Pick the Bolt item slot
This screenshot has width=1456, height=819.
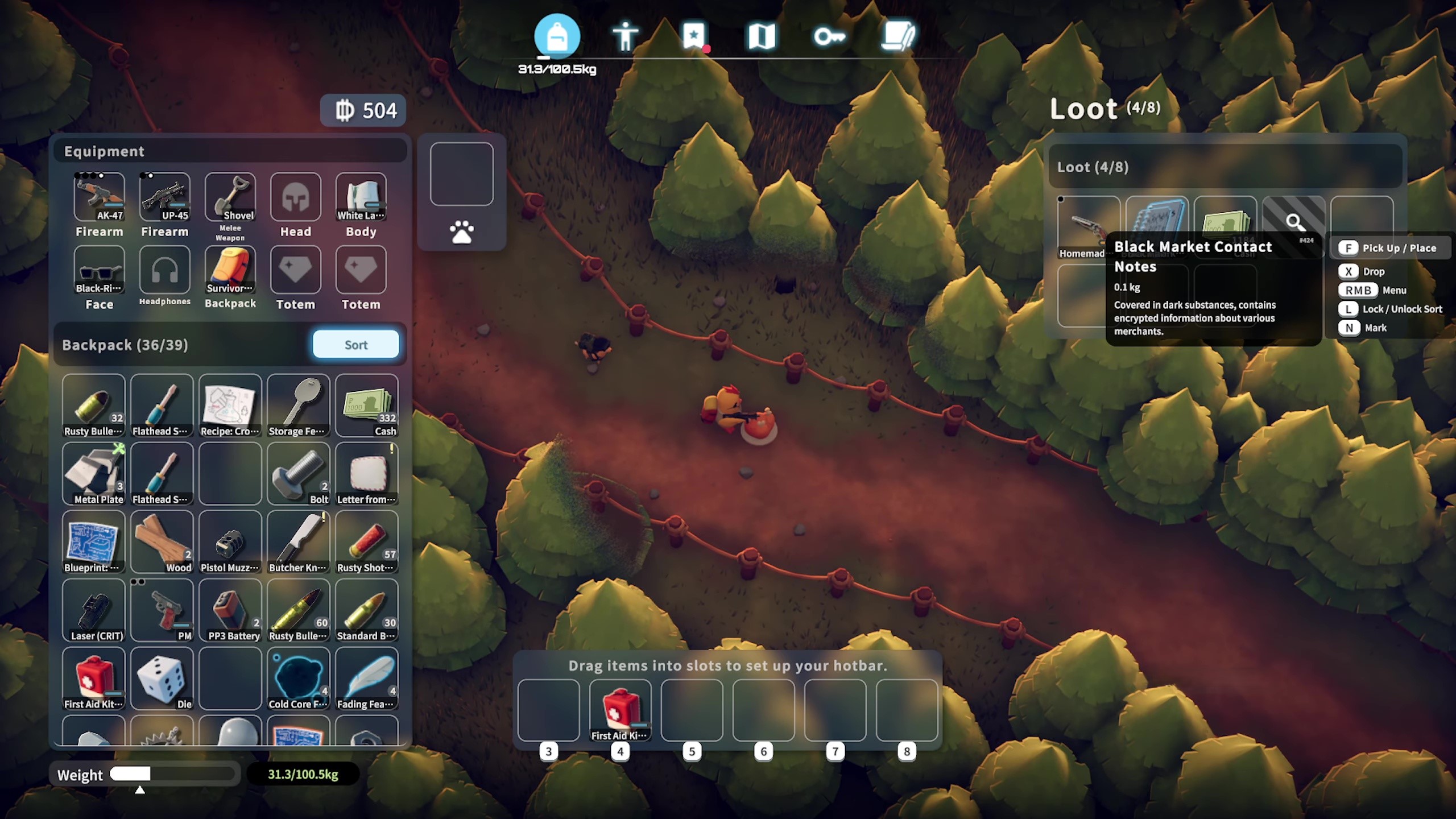[299, 473]
